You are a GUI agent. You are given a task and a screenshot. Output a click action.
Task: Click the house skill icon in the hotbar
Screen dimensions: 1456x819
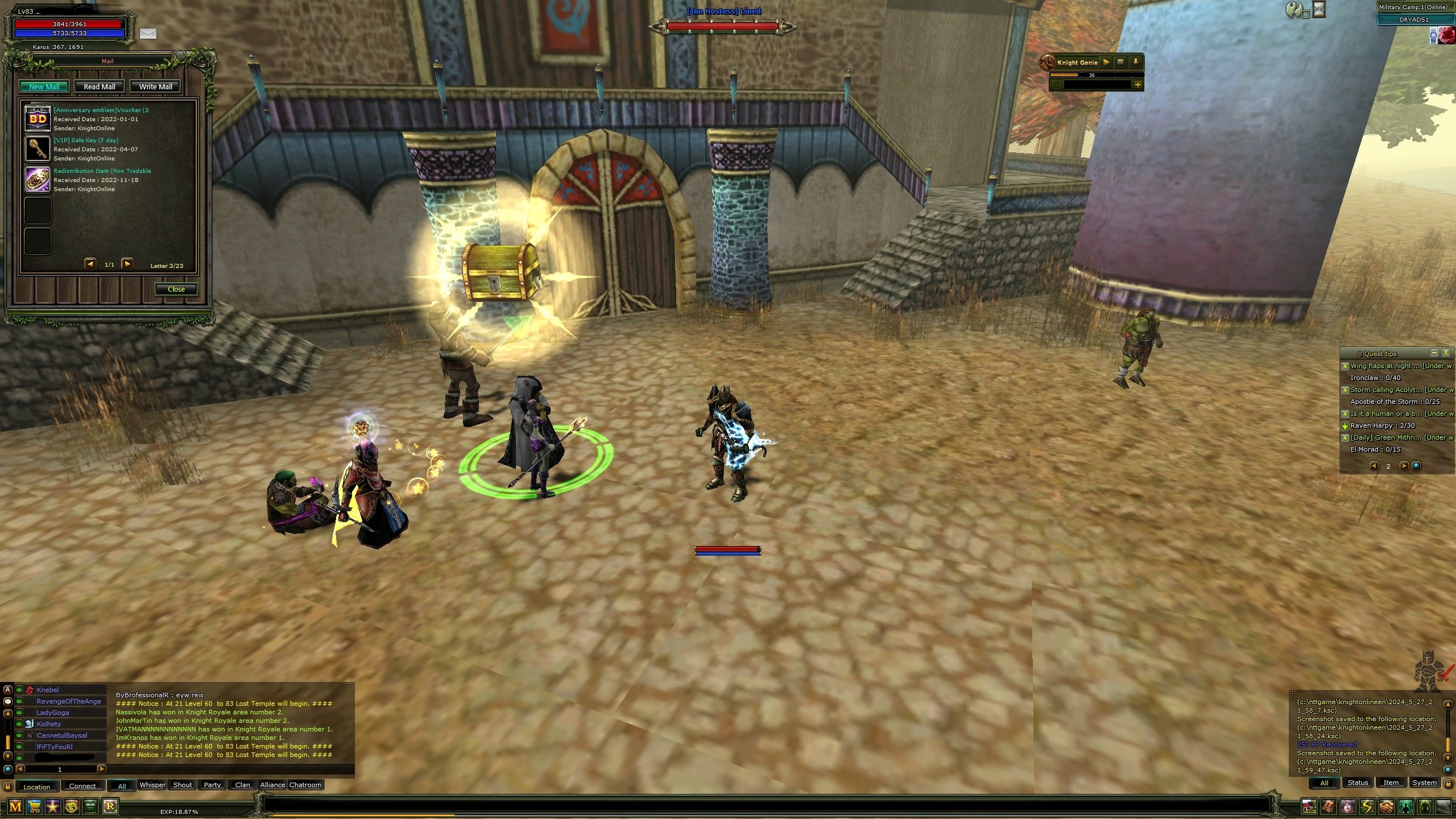[x=1309, y=807]
